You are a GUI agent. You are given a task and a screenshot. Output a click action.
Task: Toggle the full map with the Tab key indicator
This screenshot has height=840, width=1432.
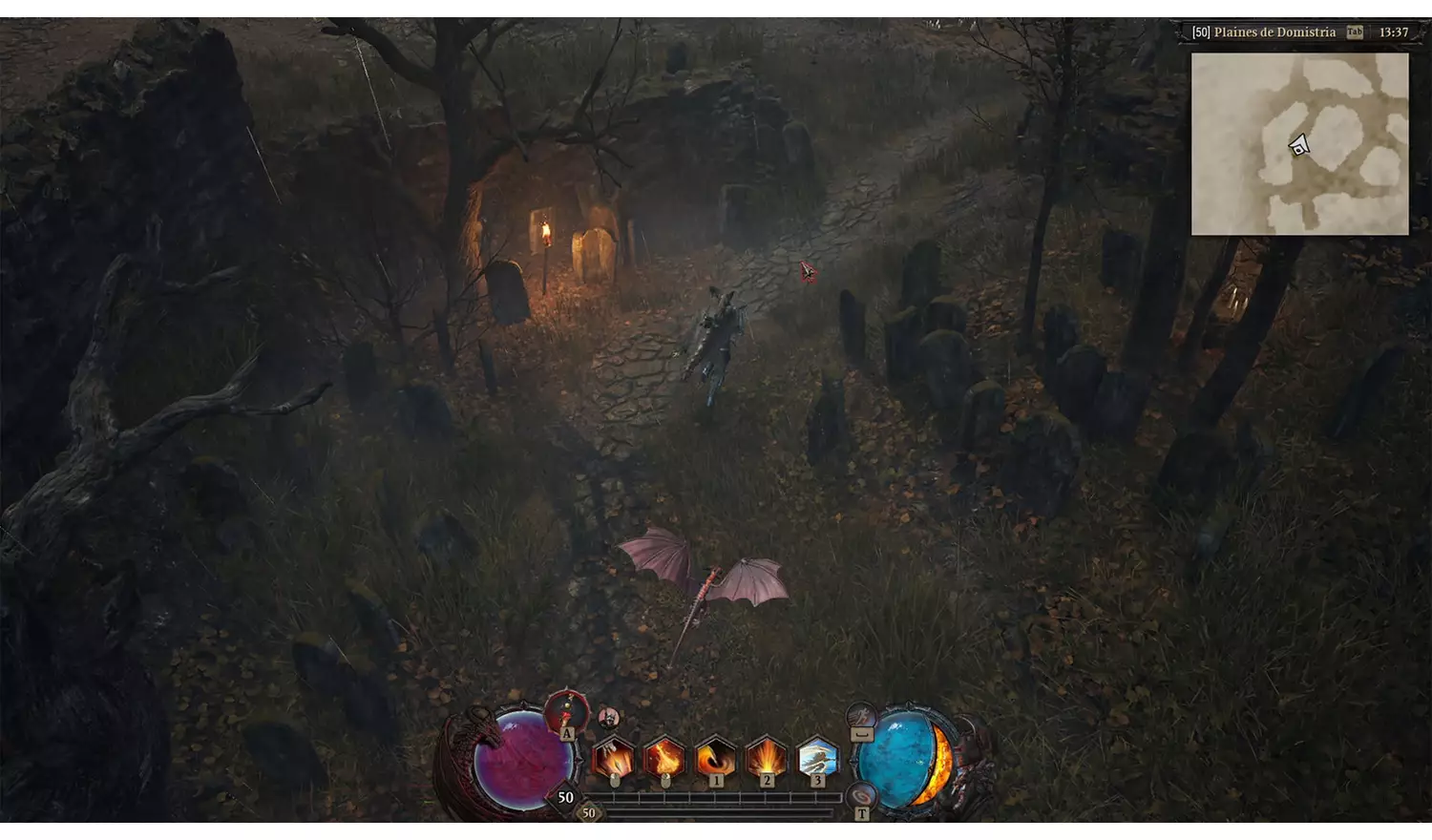1353,31
